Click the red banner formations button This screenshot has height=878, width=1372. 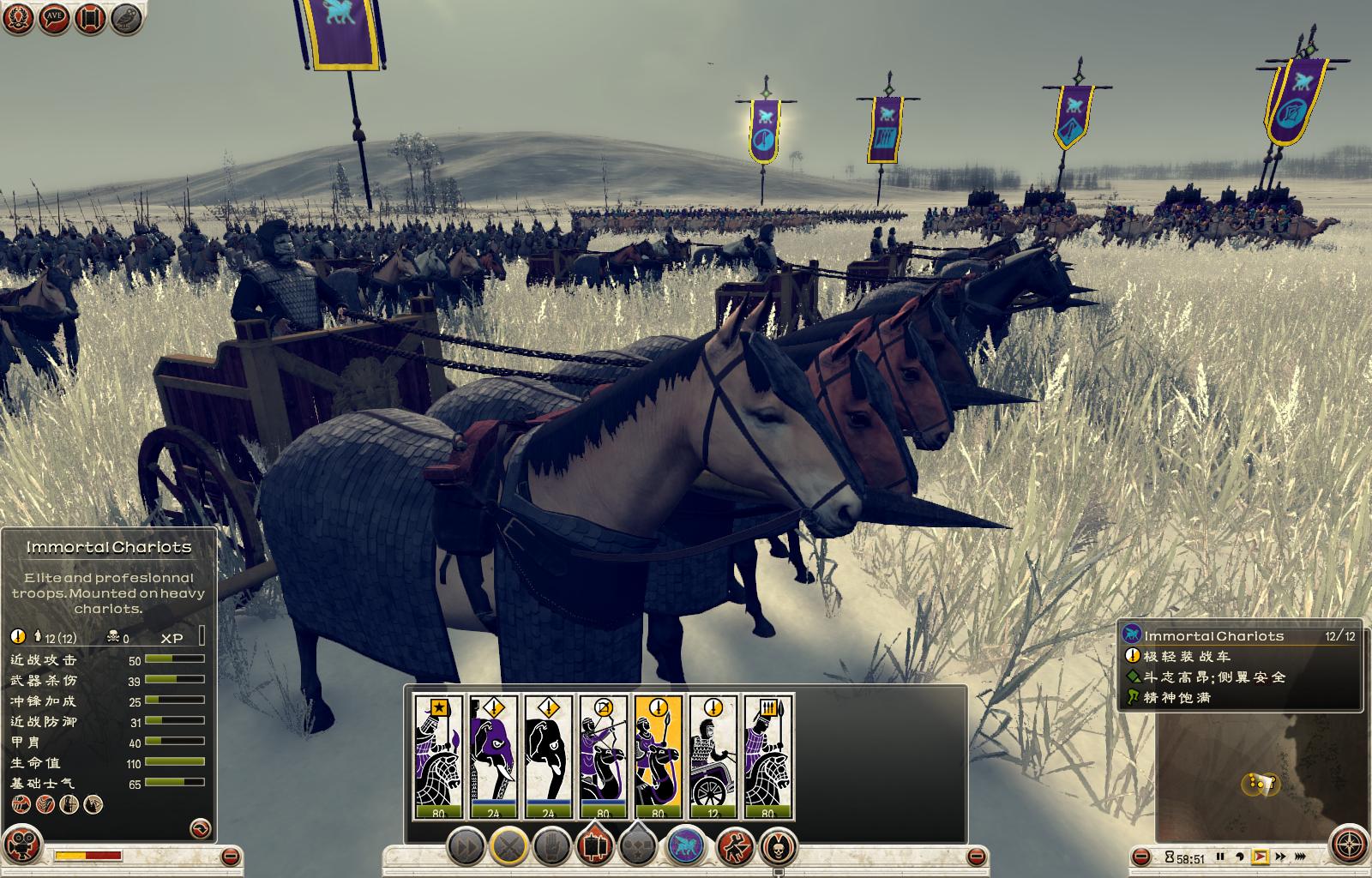[595, 847]
